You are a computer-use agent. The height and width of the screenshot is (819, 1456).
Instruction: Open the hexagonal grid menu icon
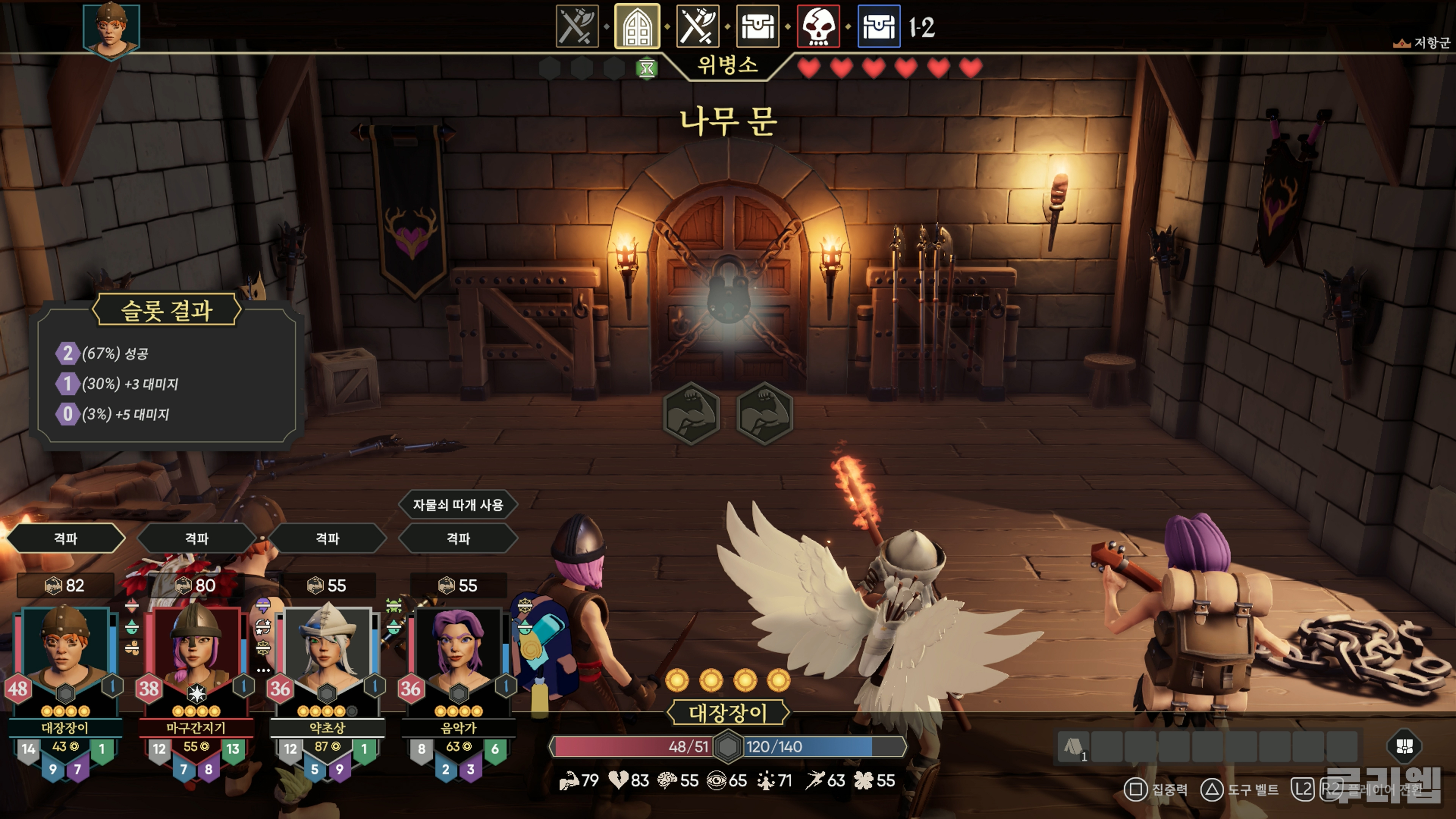point(1404,746)
